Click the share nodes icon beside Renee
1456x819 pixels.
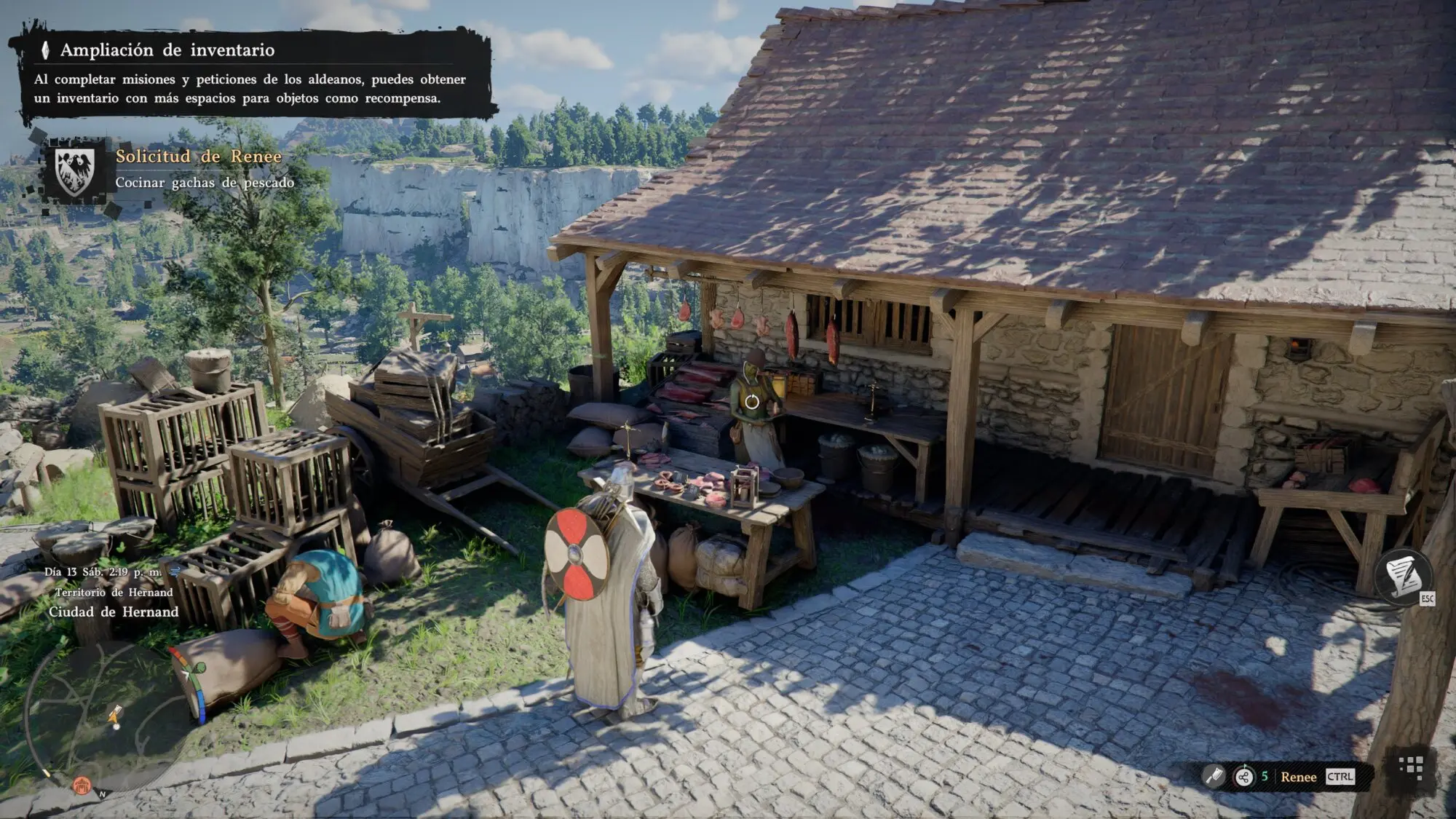1243,777
